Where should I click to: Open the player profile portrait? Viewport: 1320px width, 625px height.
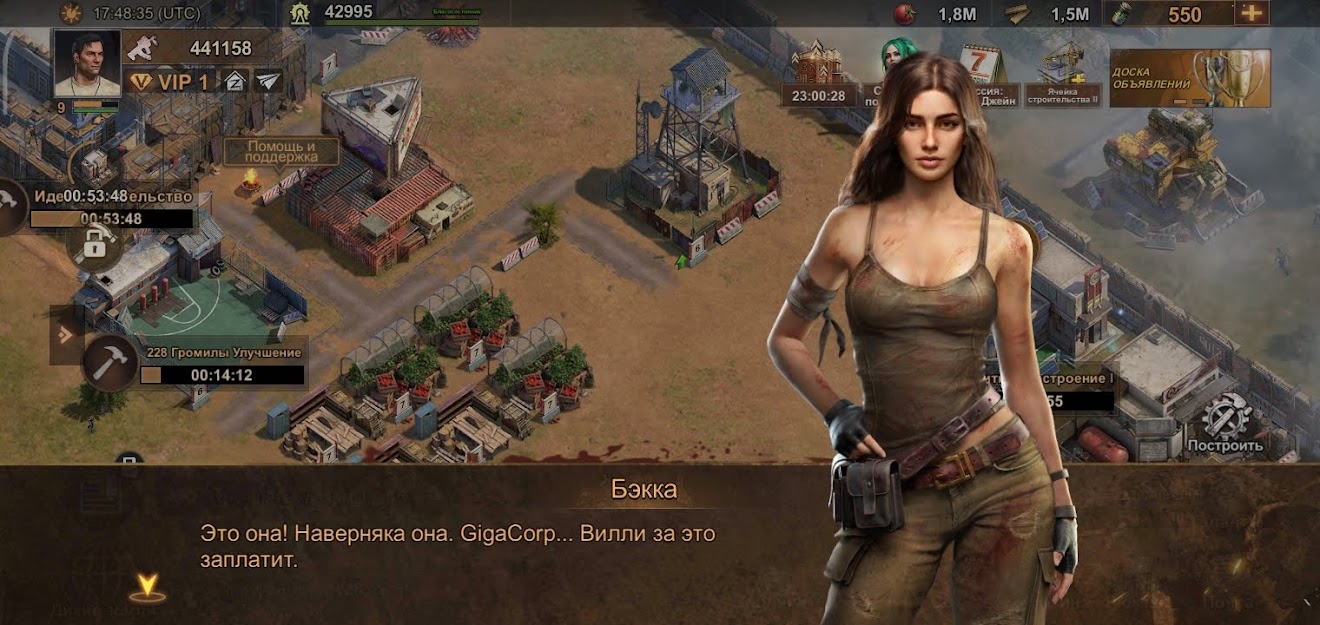[x=86, y=62]
